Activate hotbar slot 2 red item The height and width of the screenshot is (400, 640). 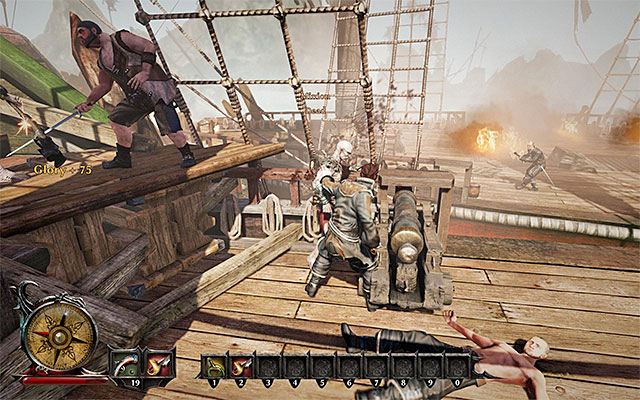241,366
